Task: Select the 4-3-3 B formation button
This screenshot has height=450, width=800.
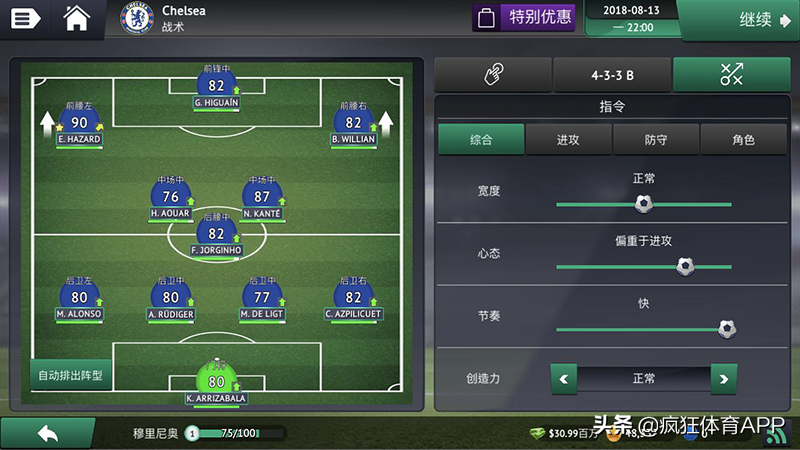Action: point(612,75)
